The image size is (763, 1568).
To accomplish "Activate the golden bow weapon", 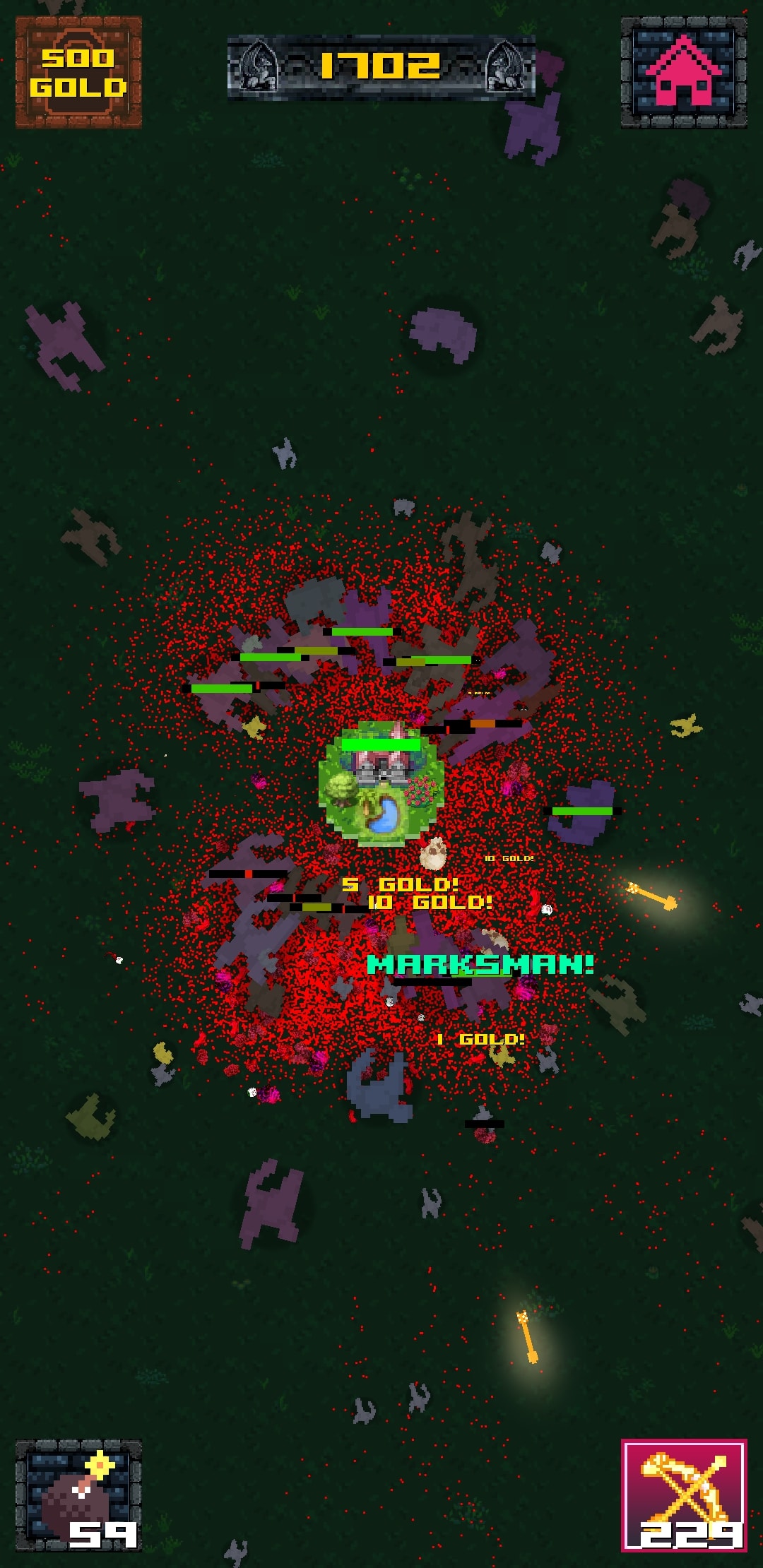I will pos(683,1495).
